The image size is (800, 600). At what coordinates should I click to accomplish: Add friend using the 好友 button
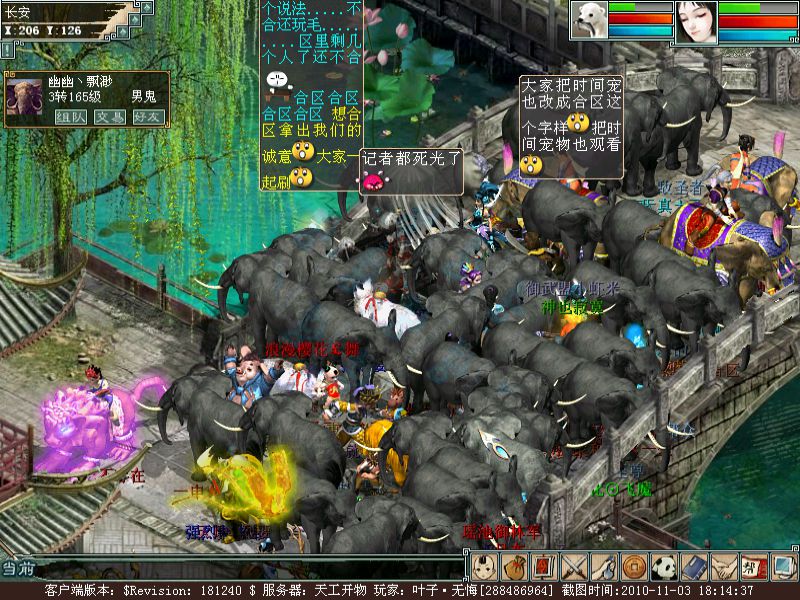148,116
